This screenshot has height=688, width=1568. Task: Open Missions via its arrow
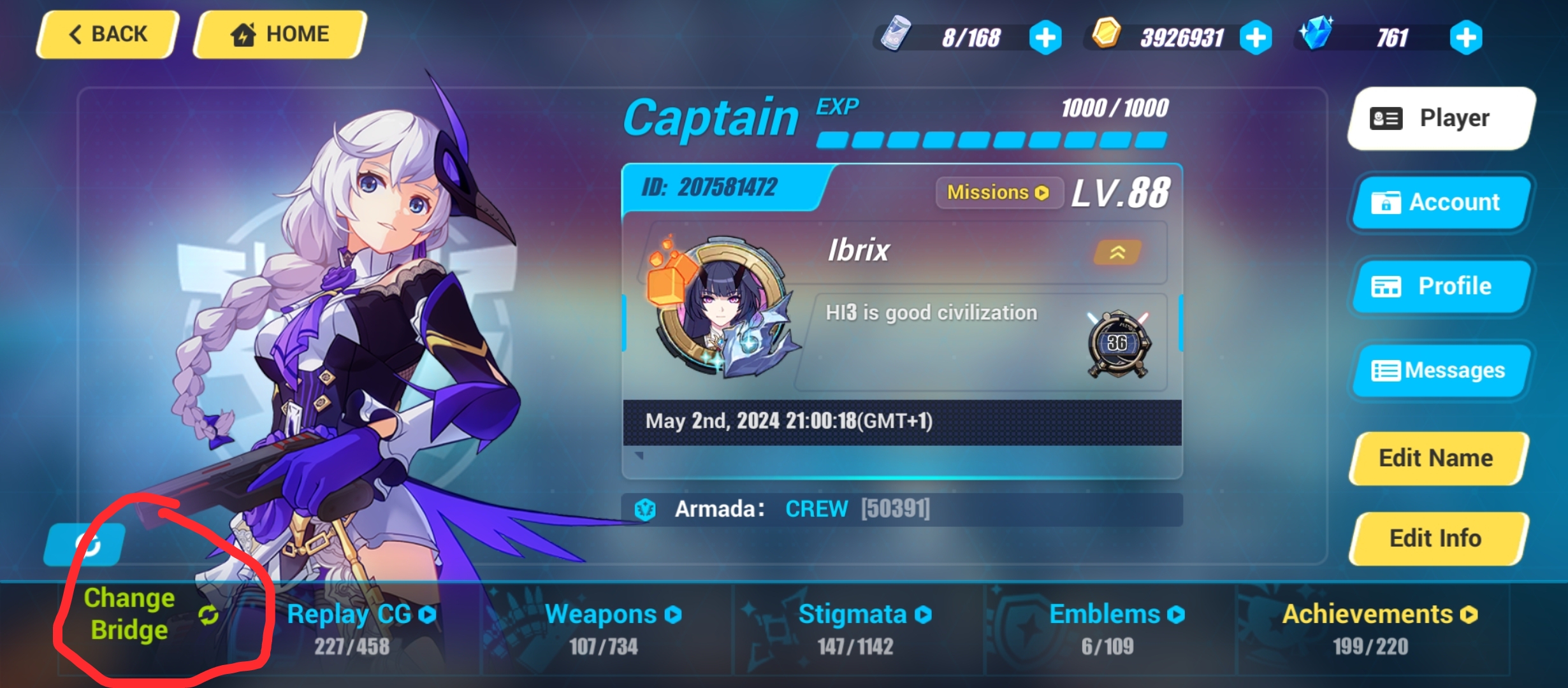pyautogui.click(x=1043, y=192)
